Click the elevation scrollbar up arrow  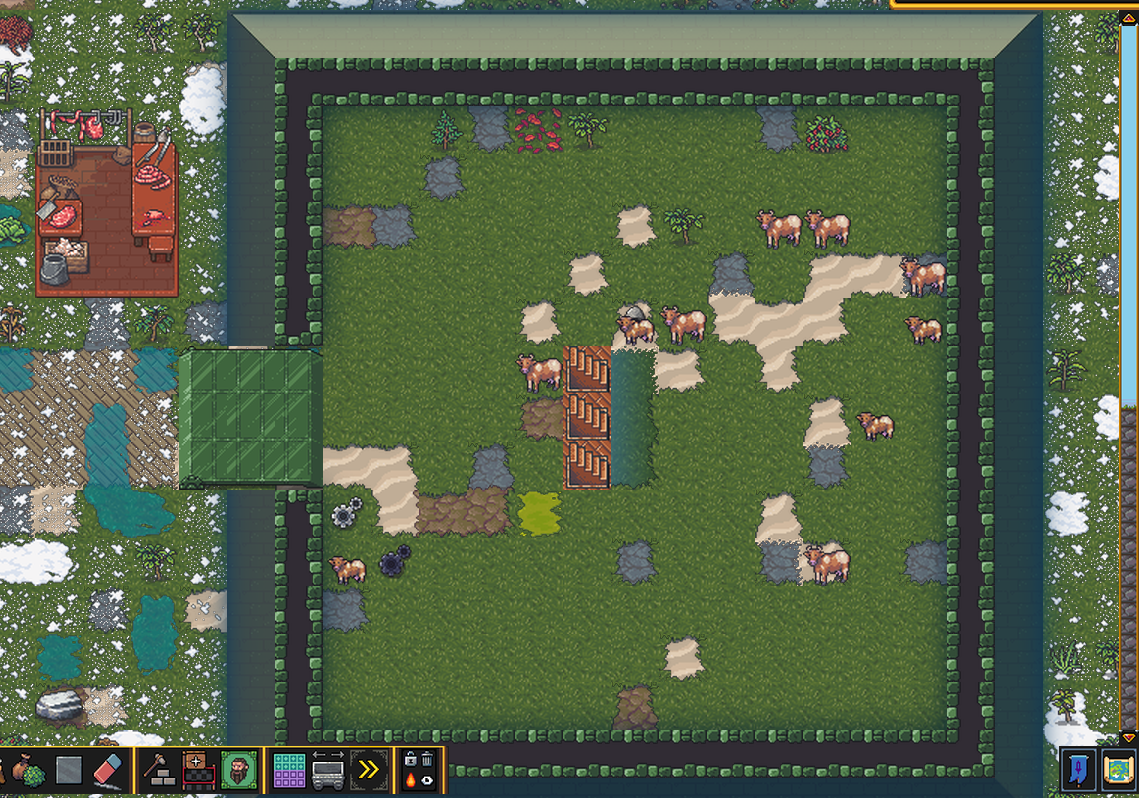pyautogui.click(x=1129, y=18)
